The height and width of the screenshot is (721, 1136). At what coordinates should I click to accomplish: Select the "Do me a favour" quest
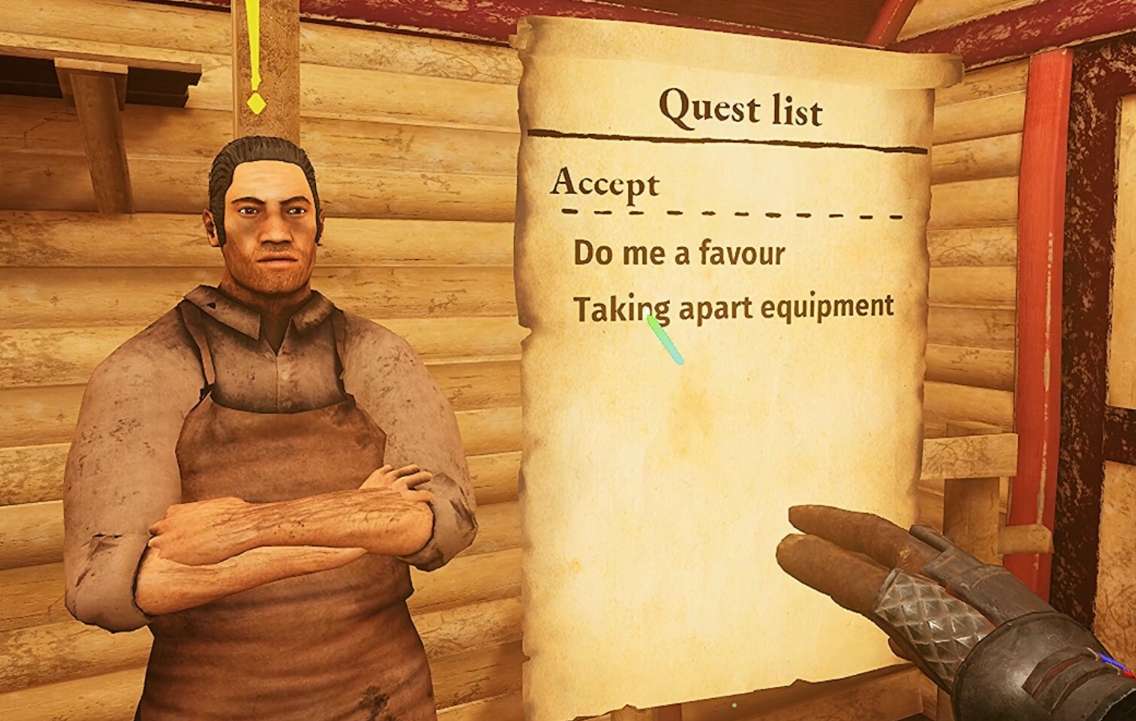click(679, 253)
